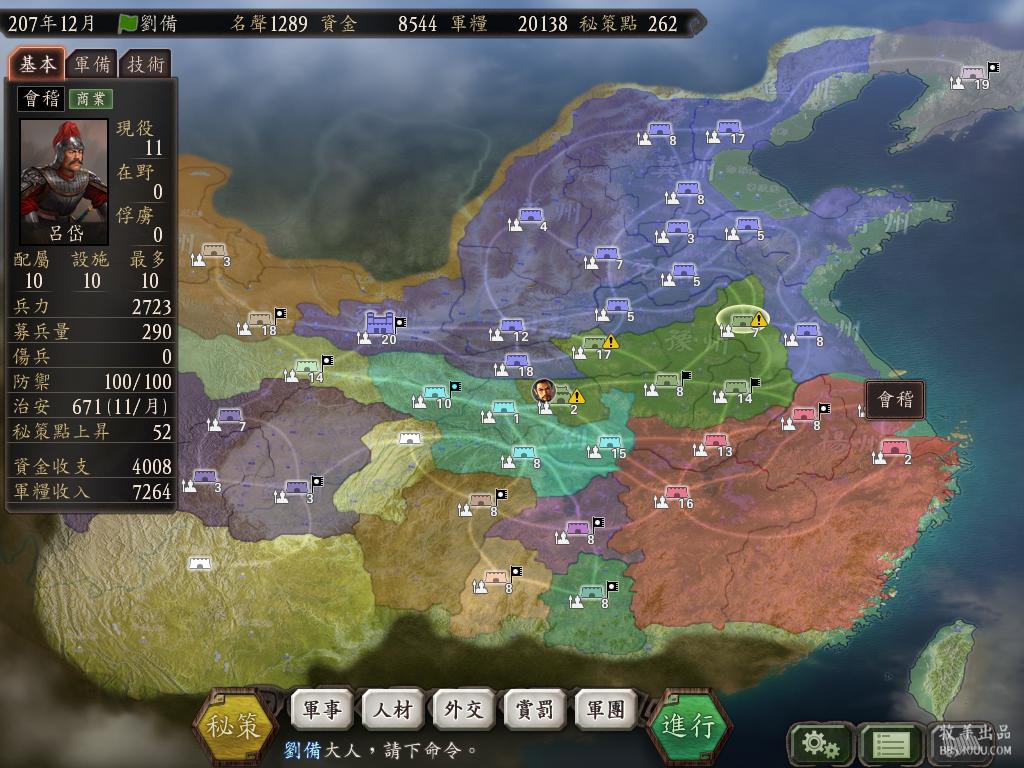Select the highlighted green city with 7 troops

click(x=742, y=319)
